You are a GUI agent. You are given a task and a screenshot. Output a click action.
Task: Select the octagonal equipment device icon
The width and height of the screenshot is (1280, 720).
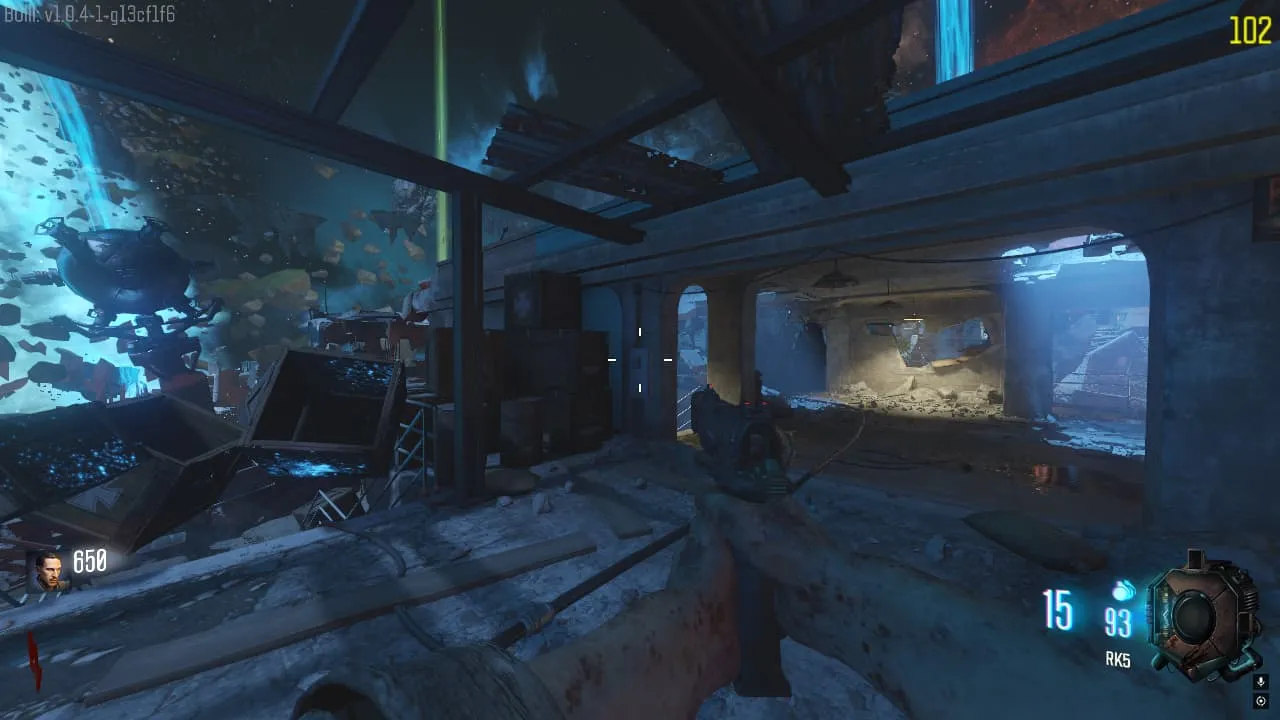point(1194,616)
